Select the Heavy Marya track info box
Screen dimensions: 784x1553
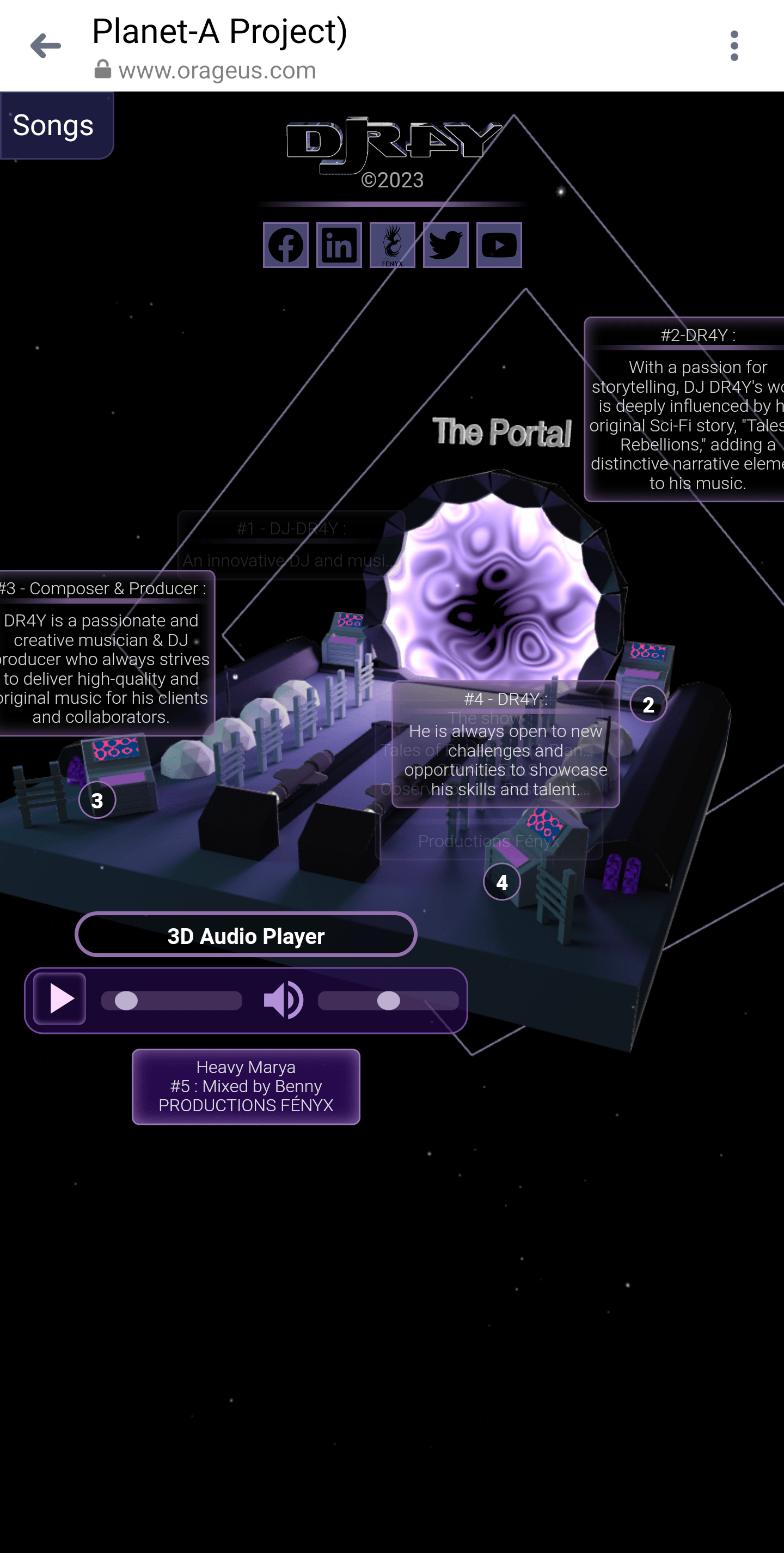246,1086
